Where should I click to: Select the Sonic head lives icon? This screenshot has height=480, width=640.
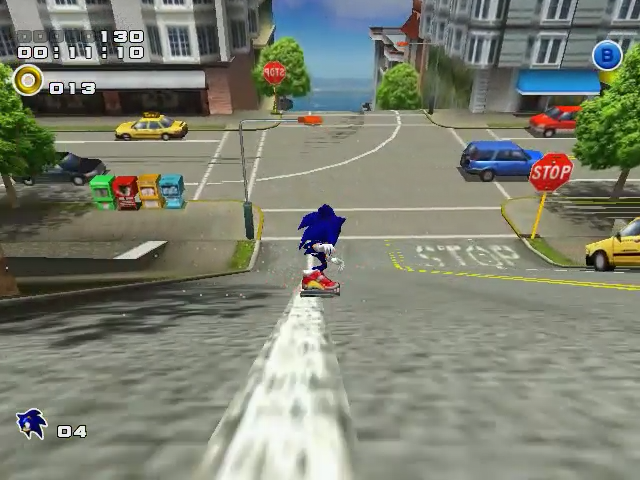point(32,424)
